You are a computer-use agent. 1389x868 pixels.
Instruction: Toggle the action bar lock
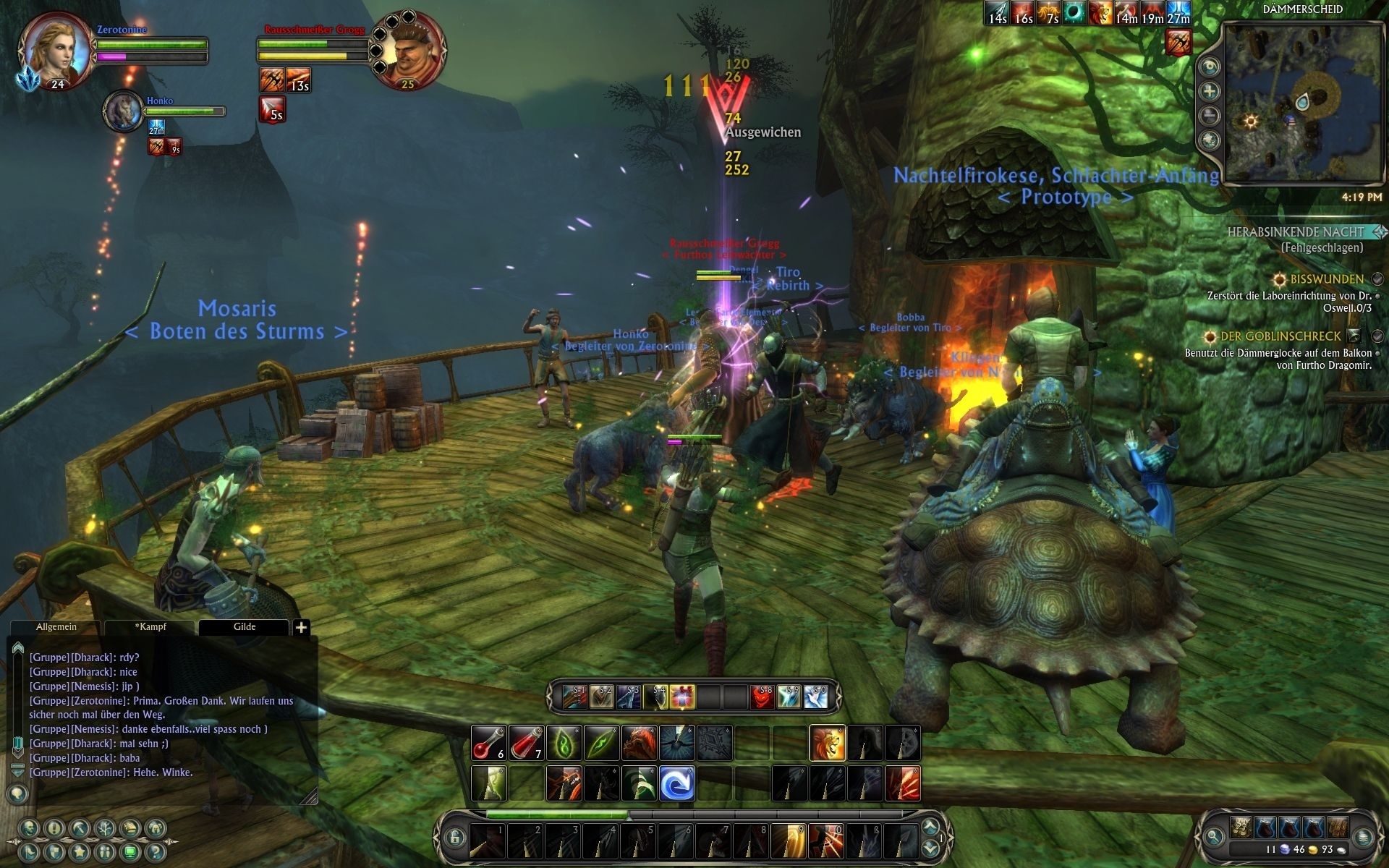tap(455, 838)
